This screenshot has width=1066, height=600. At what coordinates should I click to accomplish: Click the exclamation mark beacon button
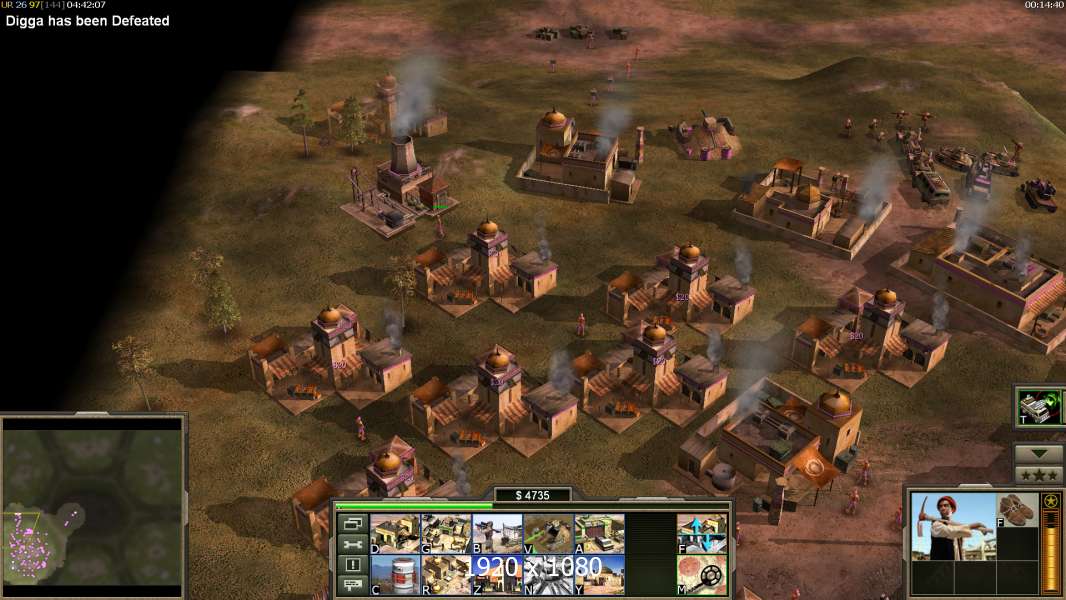pos(351,565)
